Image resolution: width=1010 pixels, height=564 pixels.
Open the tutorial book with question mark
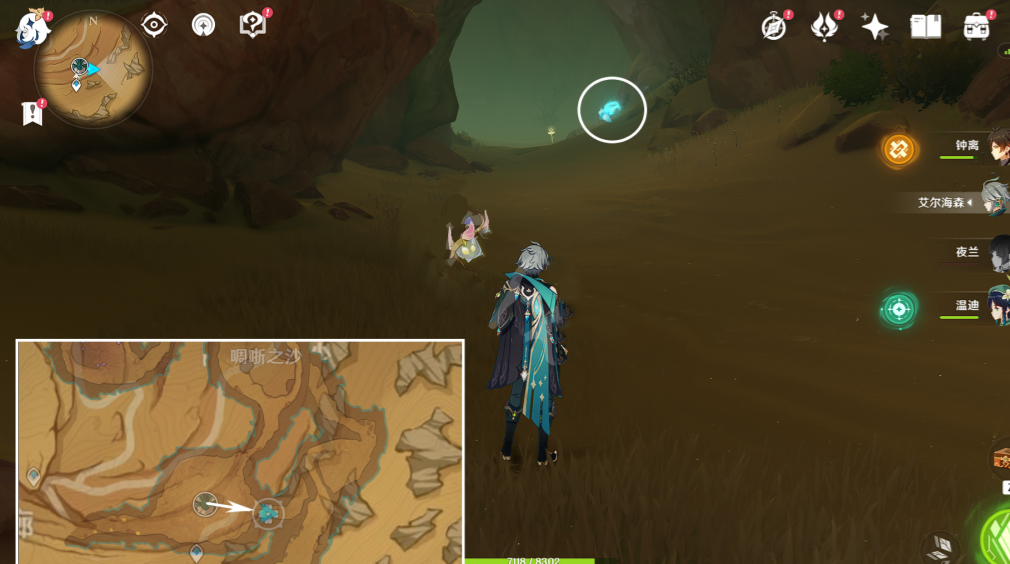coord(252,25)
